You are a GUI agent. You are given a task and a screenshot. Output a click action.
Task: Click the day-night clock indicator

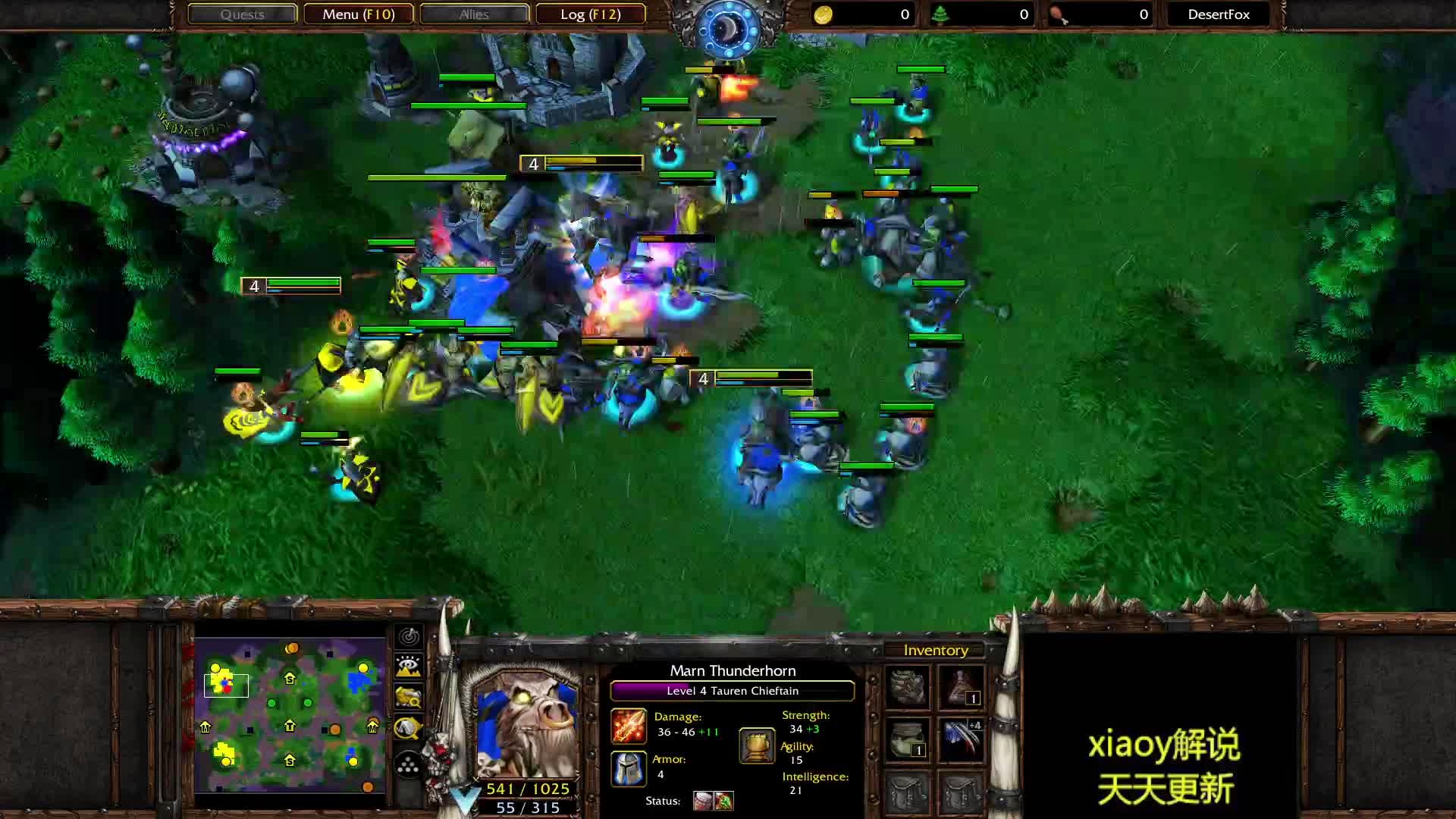(x=727, y=30)
